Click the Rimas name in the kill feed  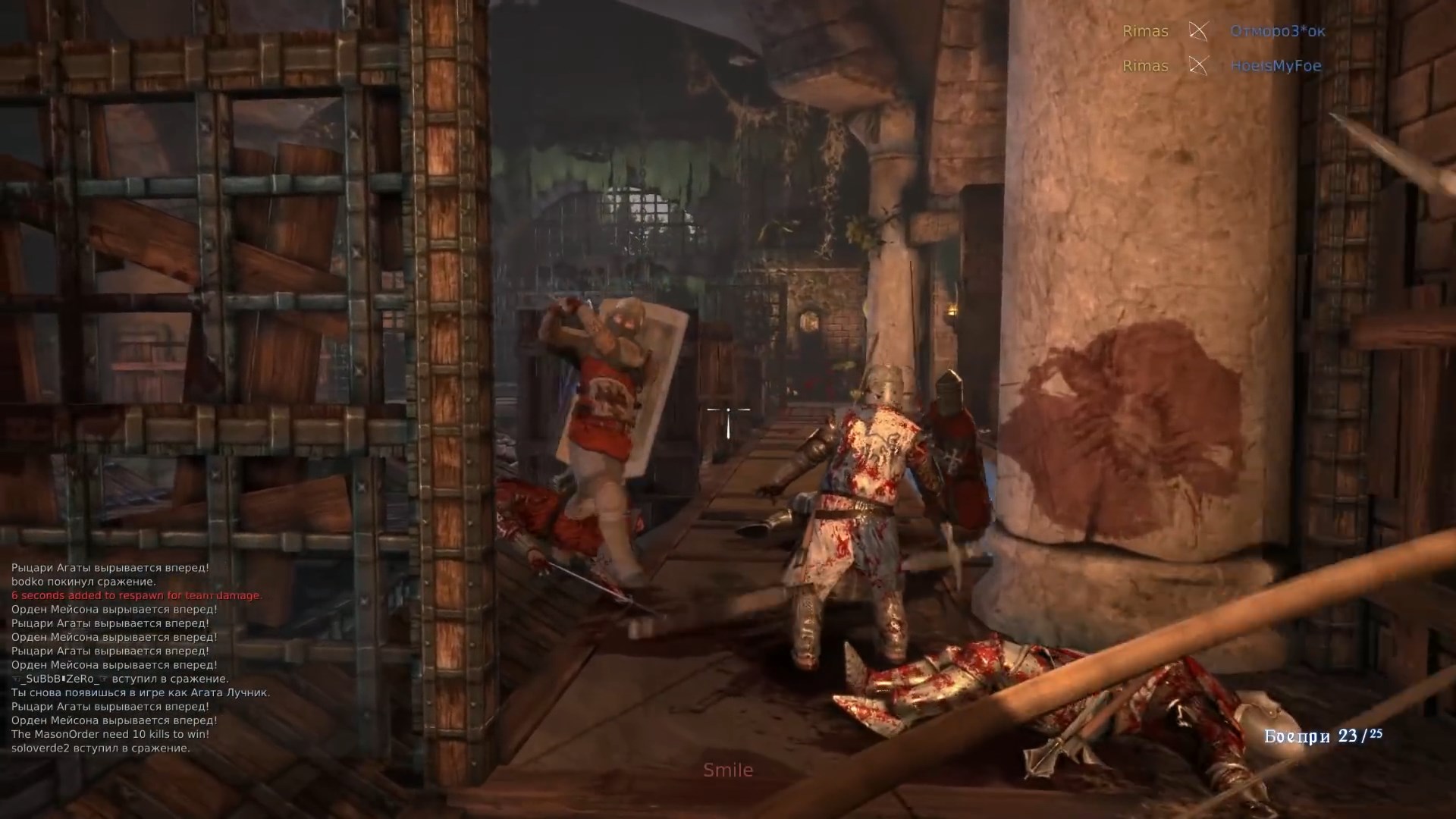point(1145,32)
